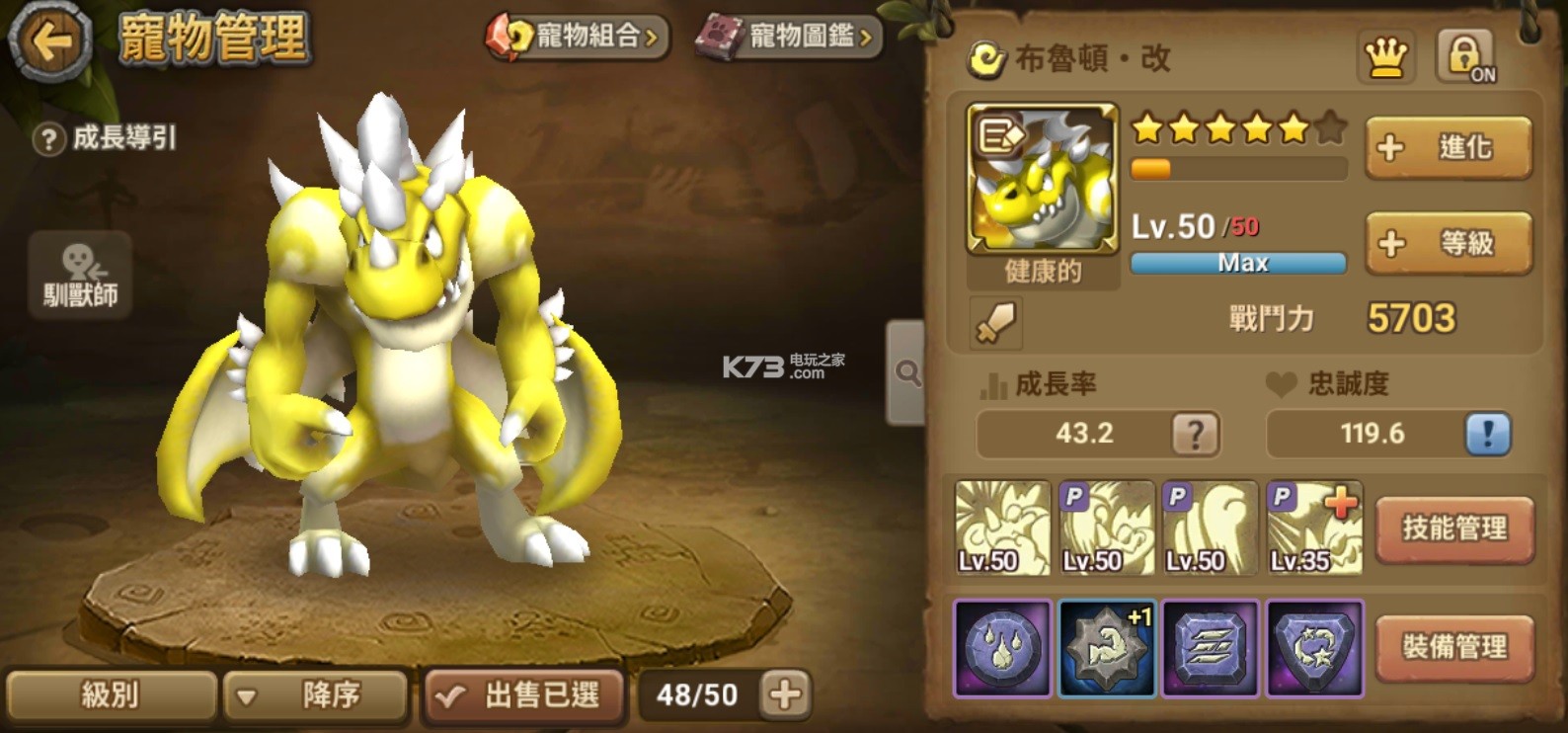Click the 等級 level-up button
Image resolution: width=1568 pixels, height=733 pixels.
1448,243
